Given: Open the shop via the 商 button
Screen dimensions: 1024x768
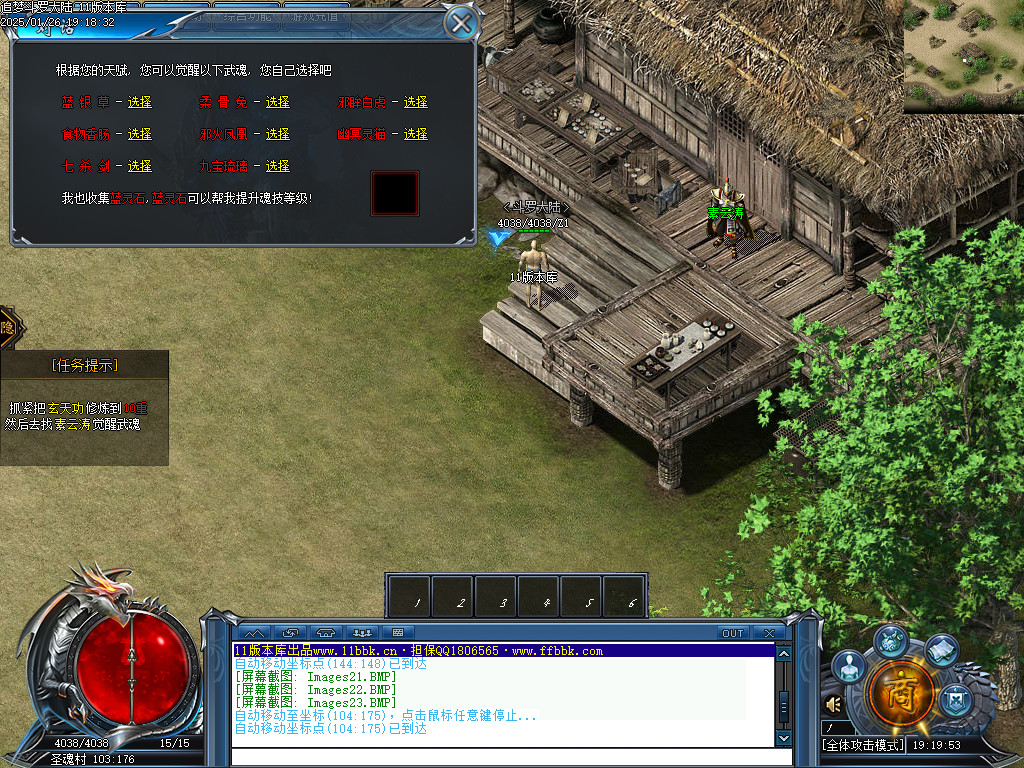Looking at the screenshot, I should click(x=901, y=692).
